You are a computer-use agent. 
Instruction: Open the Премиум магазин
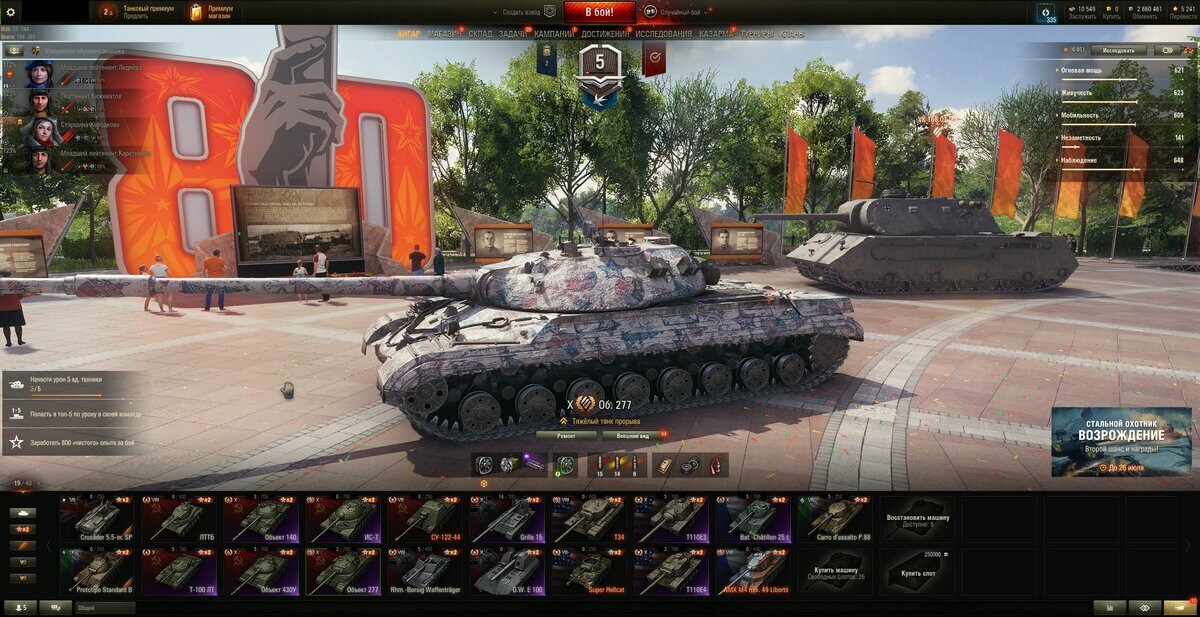(211, 12)
